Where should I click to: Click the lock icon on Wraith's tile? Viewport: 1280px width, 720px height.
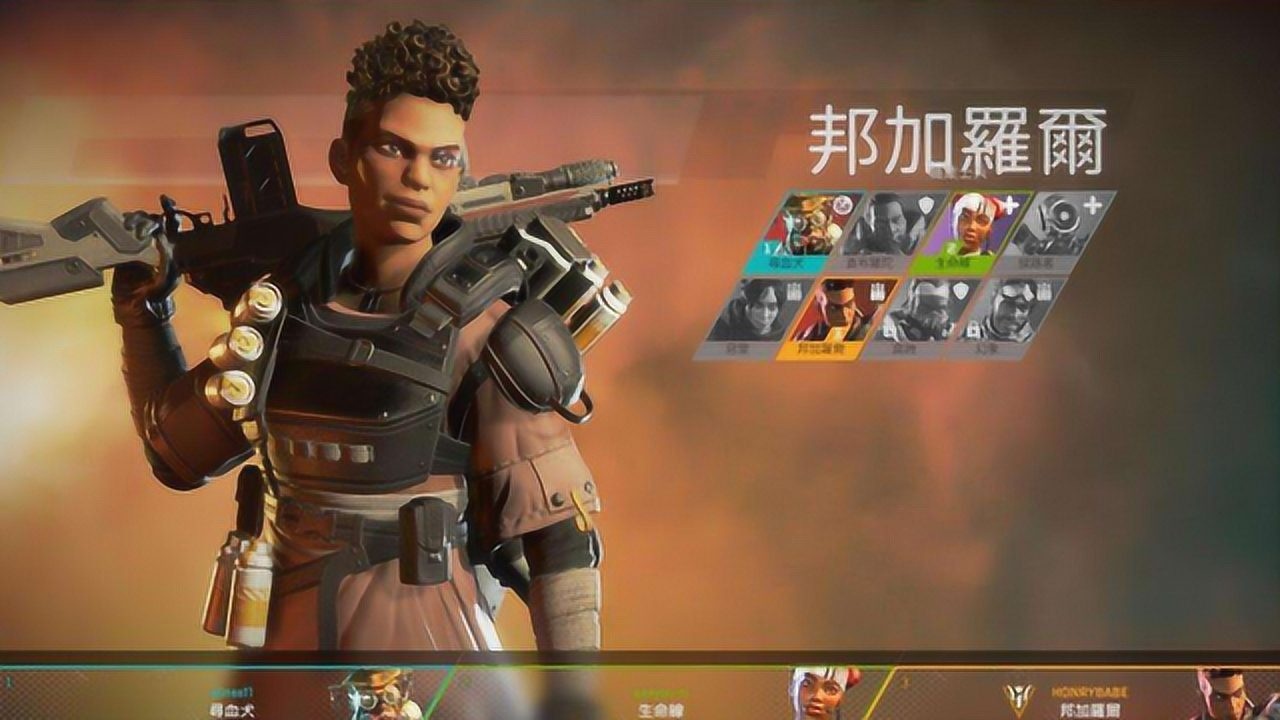[795, 289]
